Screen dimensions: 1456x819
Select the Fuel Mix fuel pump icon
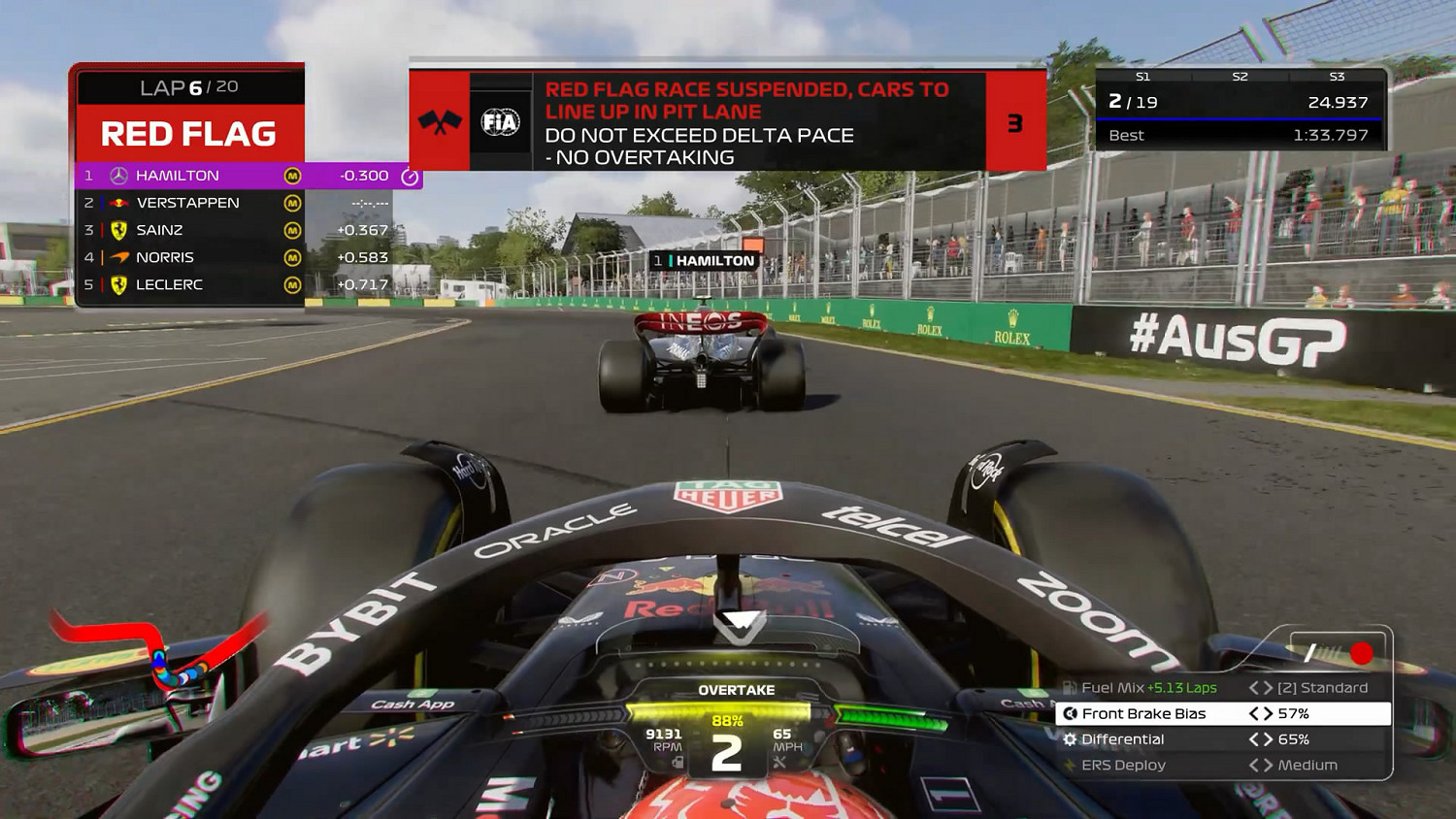coord(1070,687)
